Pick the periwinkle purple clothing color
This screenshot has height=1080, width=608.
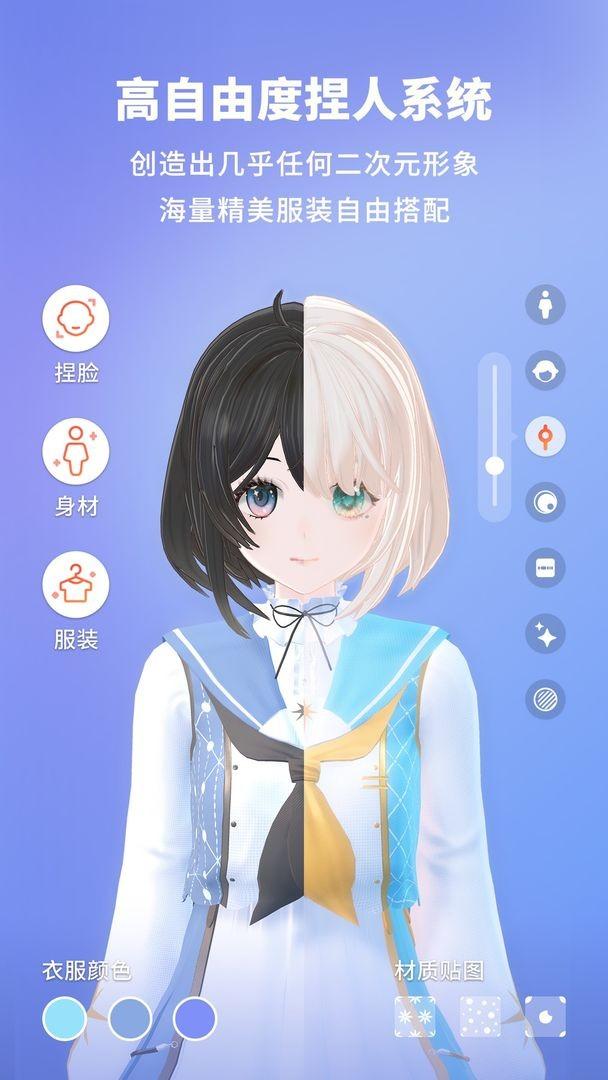point(194,1018)
